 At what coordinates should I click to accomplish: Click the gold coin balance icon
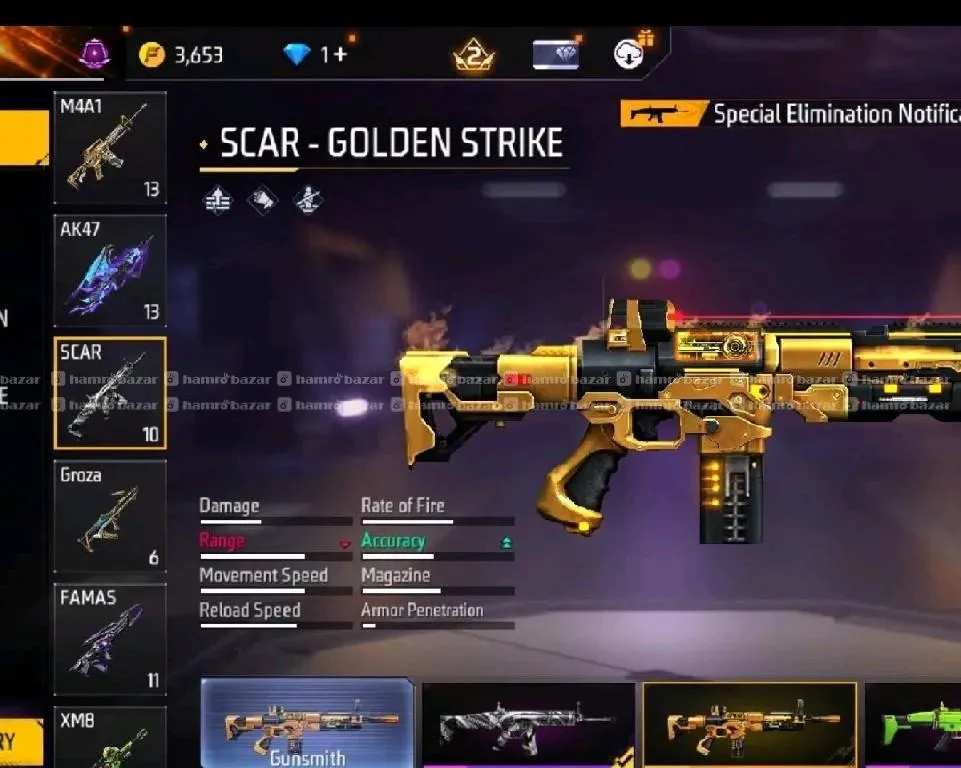click(152, 54)
